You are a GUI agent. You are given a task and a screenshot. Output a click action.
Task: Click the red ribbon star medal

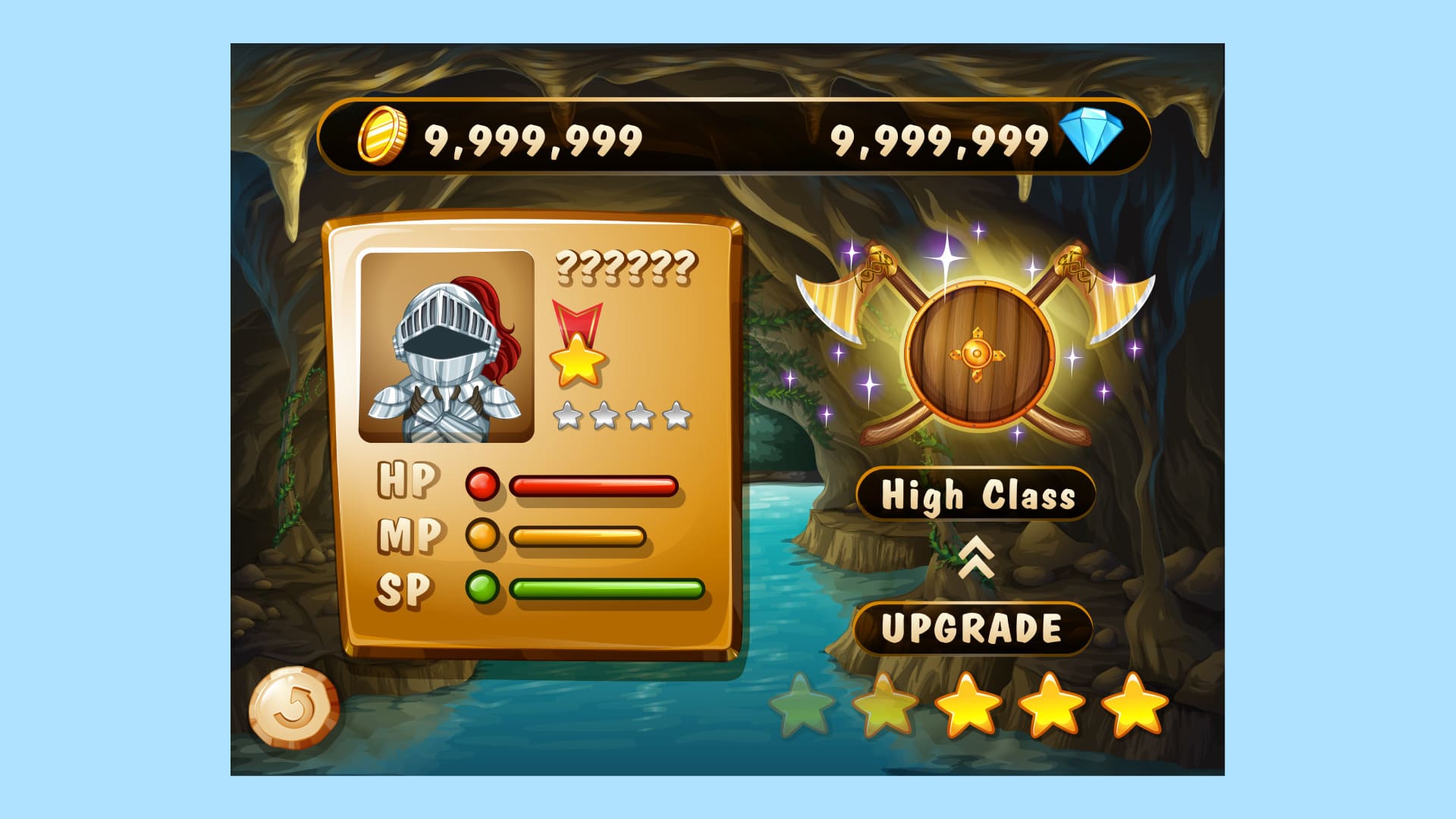tap(578, 345)
